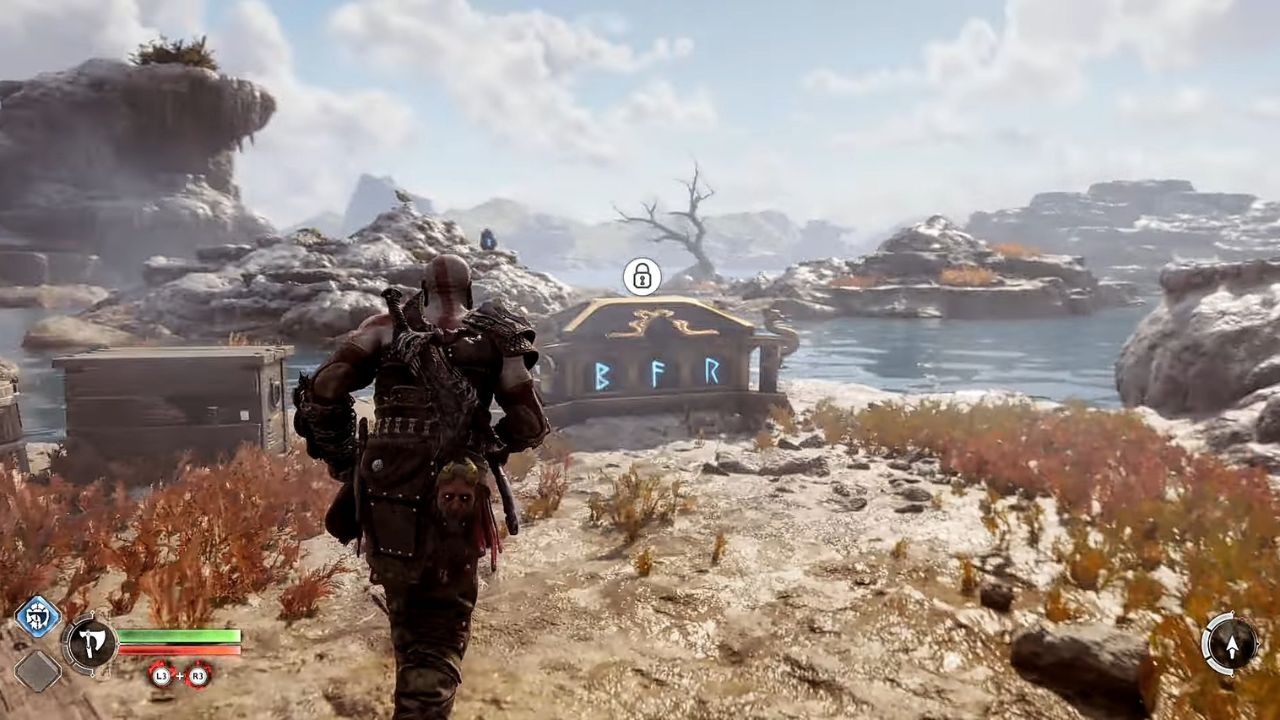Click the plus between L3 and R3
Image resolution: width=1280 pixels, height=720 pixels.
pyautogui.click(x=181, y=677)
